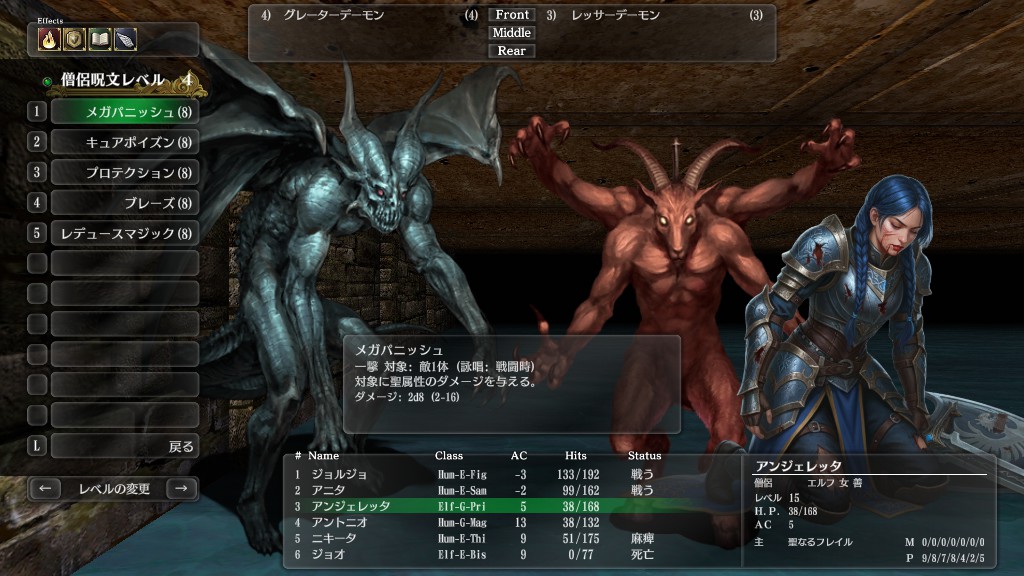Click the feather effect icon
Screen dimensions: 1024x576
124,39
